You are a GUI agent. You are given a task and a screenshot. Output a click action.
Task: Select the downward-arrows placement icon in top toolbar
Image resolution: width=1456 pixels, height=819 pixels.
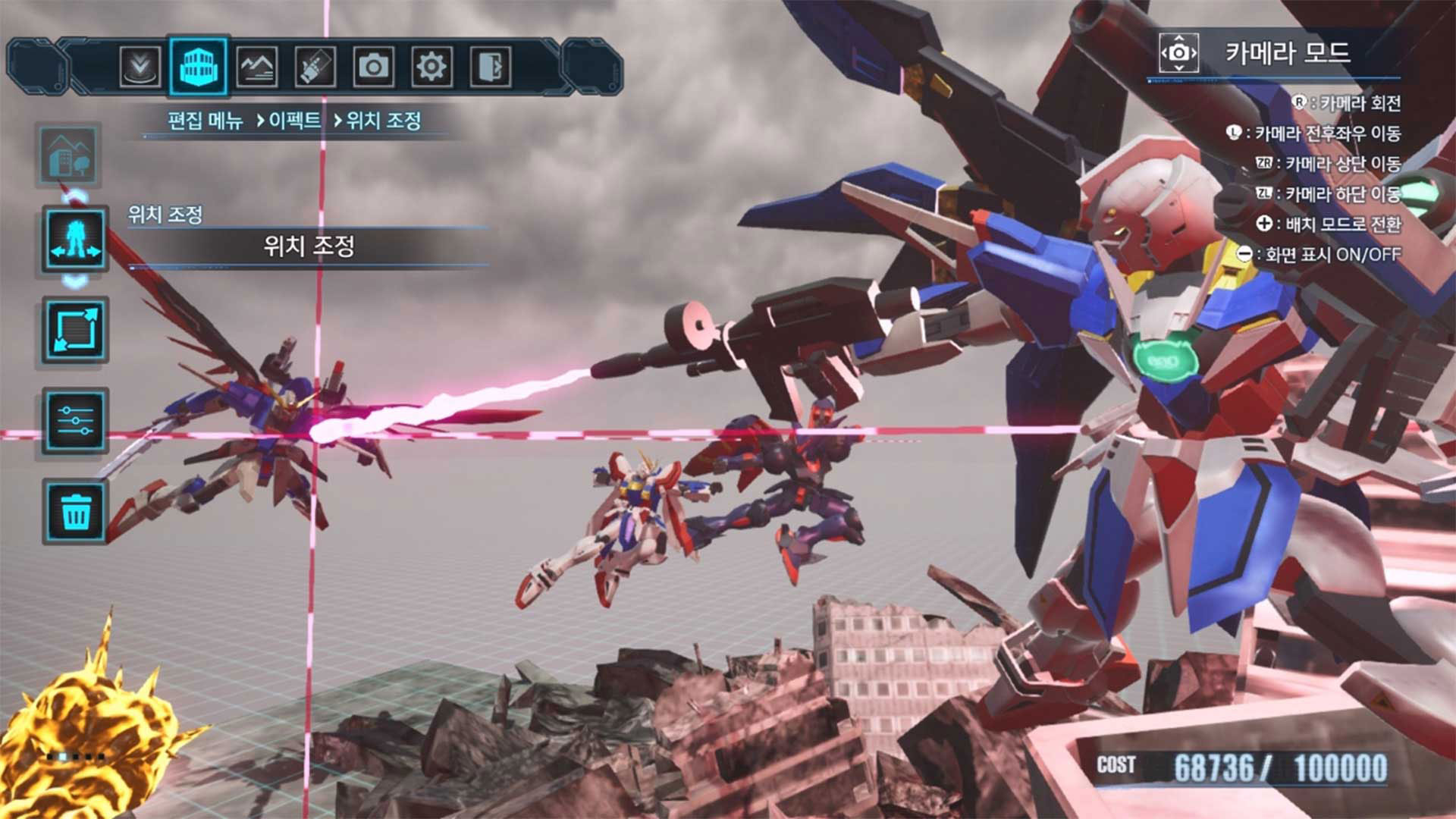pyautogui.click(x=140, y=67)
